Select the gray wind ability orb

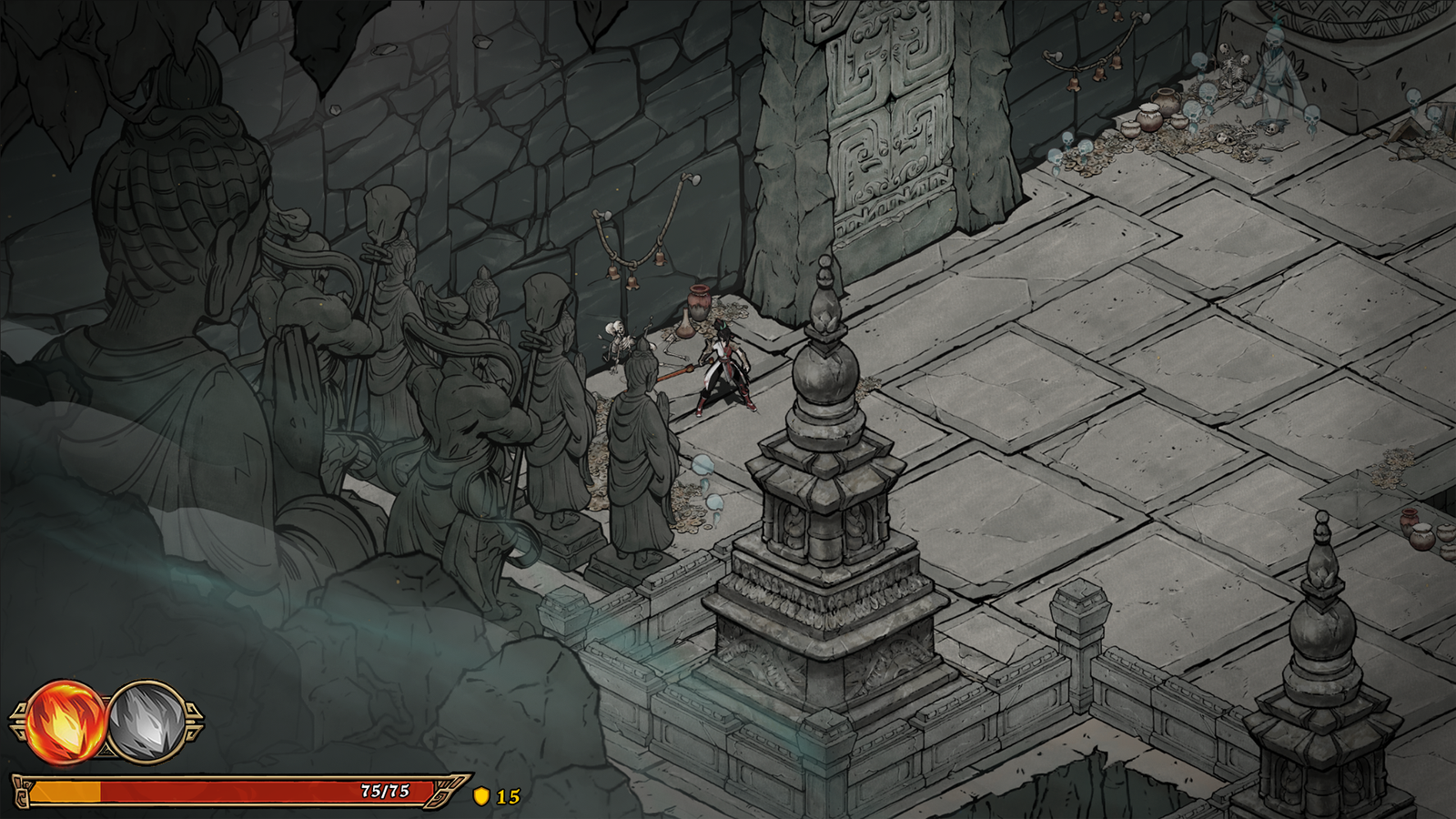[147, 723]
